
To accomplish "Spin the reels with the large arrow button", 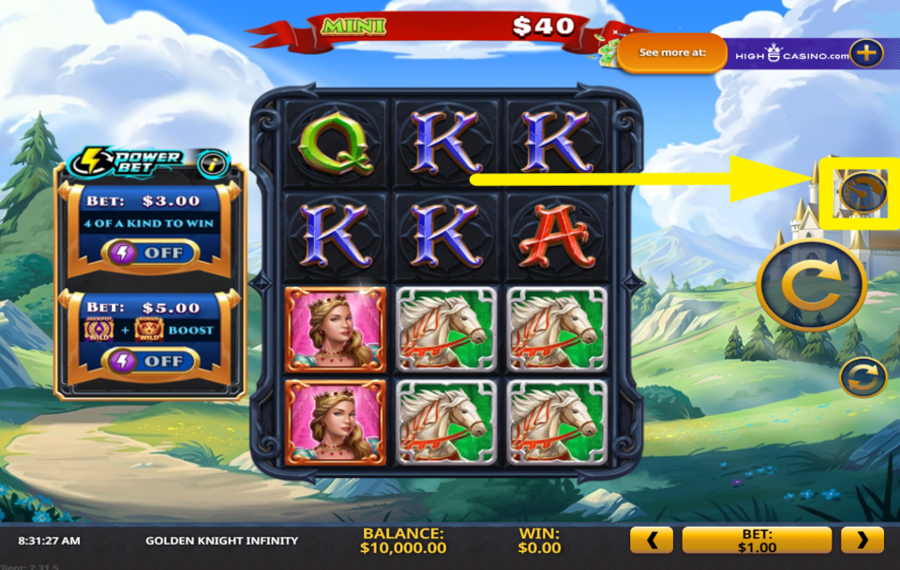I will coord(811,284).
